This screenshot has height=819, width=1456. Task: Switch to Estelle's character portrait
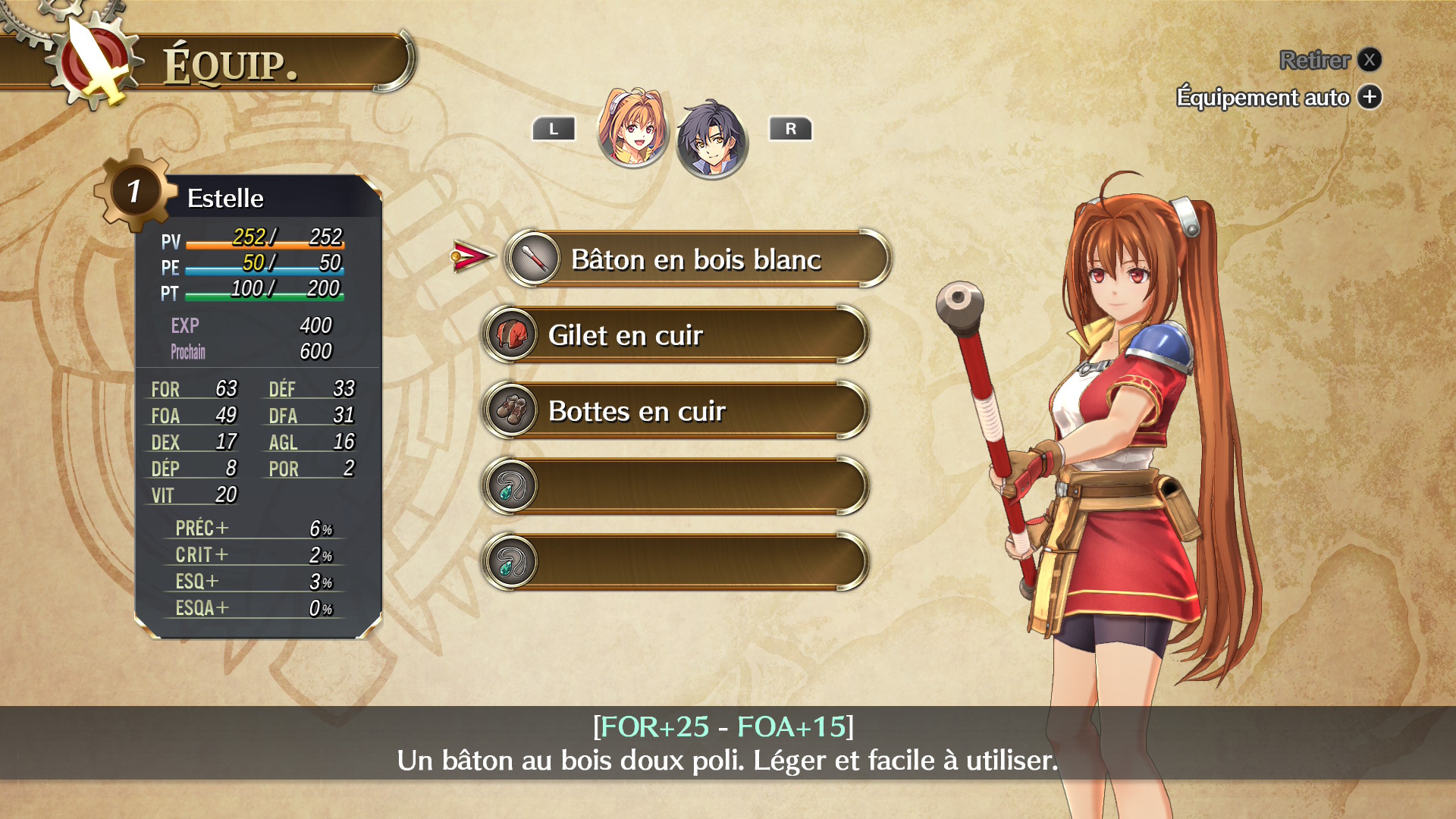pyautogui.click(x=632, y=128)
